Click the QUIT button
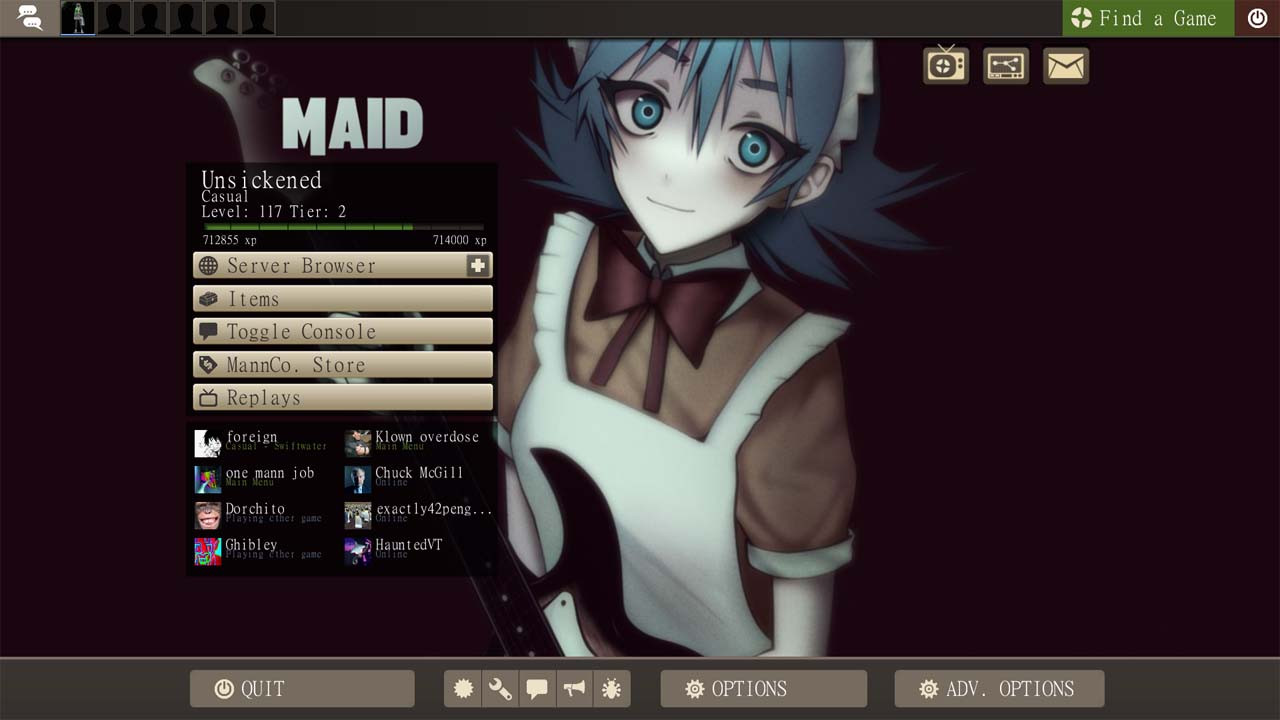1280x720 pixels. [x=301, y=688]
